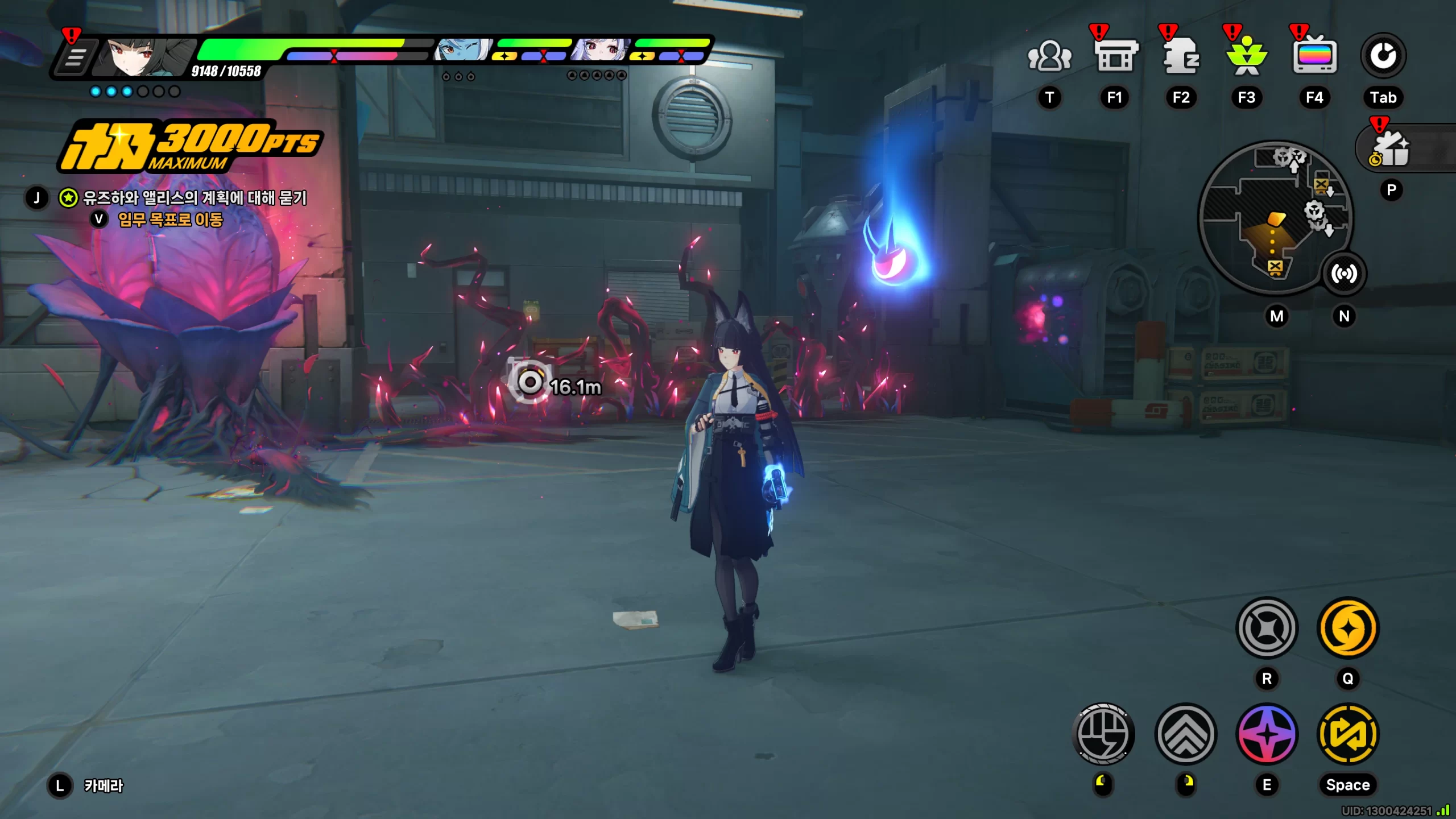This screenshot has width=1456, height=819.
Task: Open the green star character icon
Action: coord(1247,56)
